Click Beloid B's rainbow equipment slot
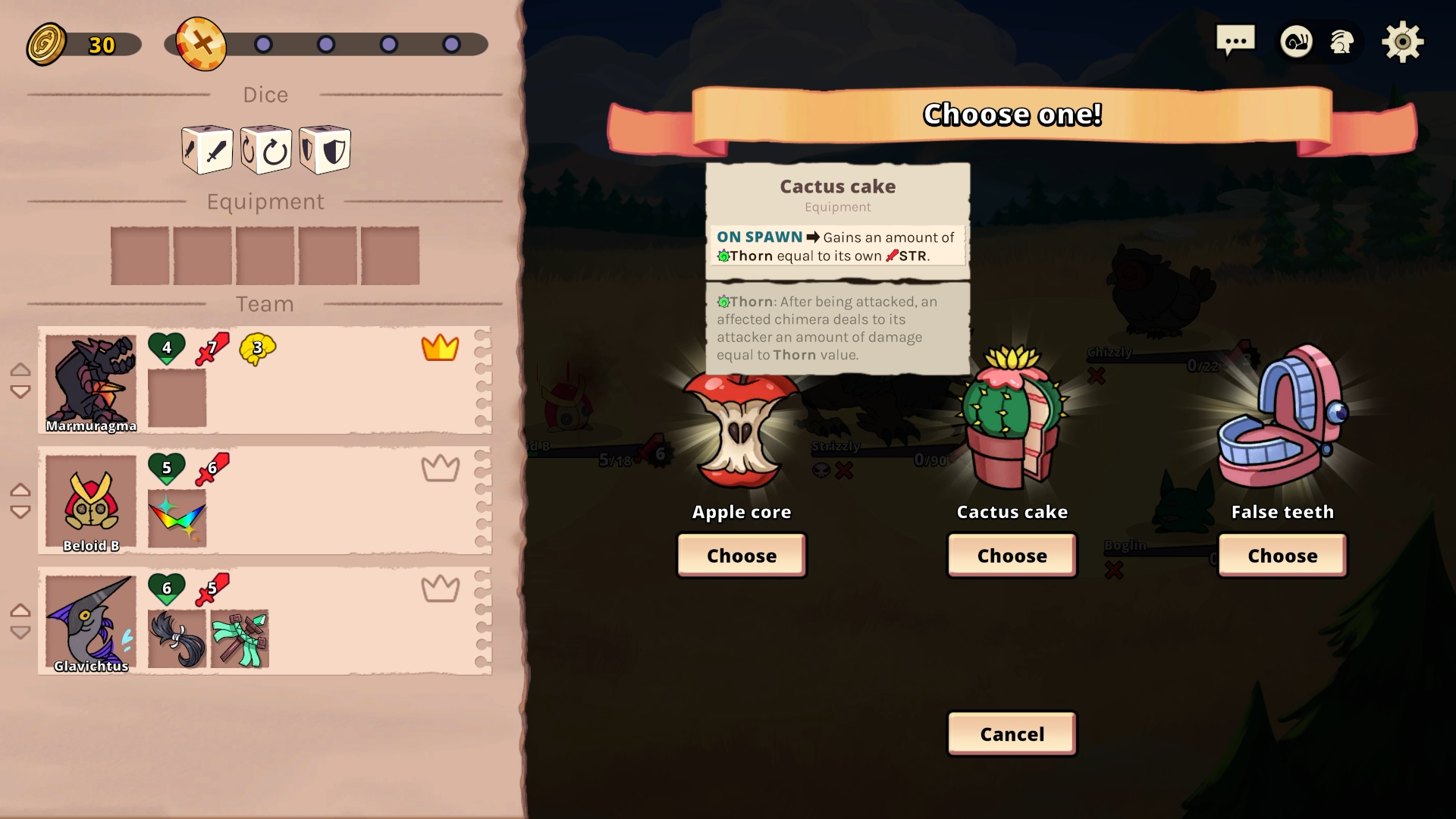 [x=177, y=519]
